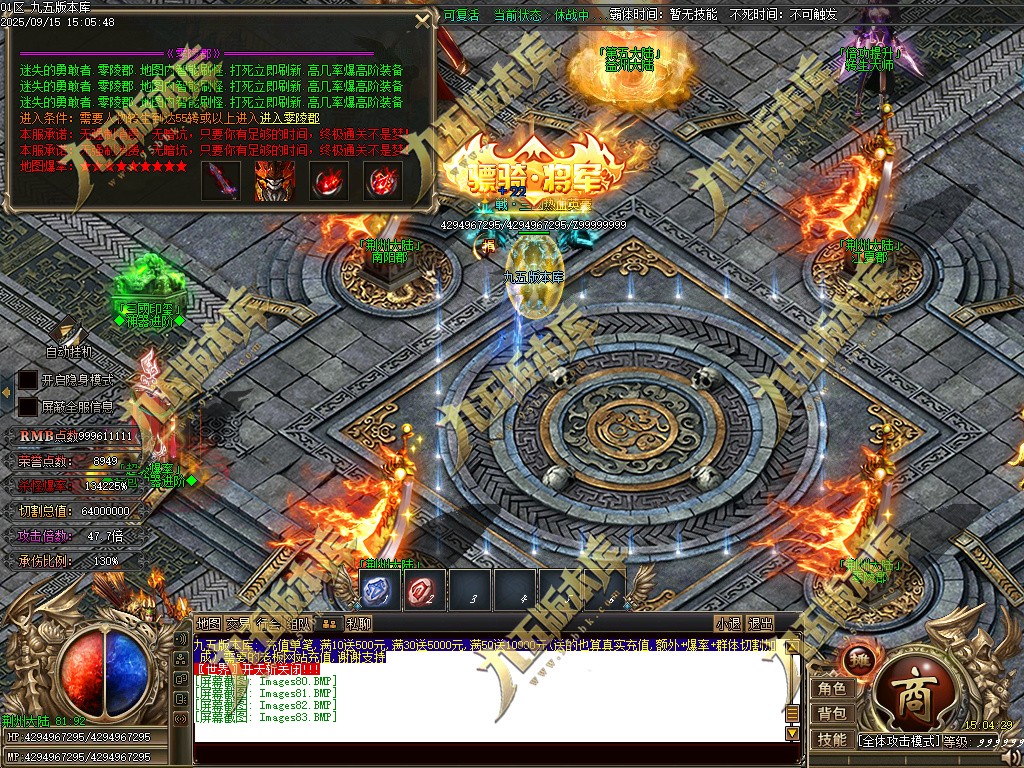Open the 背包 bag panel
The width and height of the screenshot is (1024, 768).
pyautogui.click(x=832, y=713)
